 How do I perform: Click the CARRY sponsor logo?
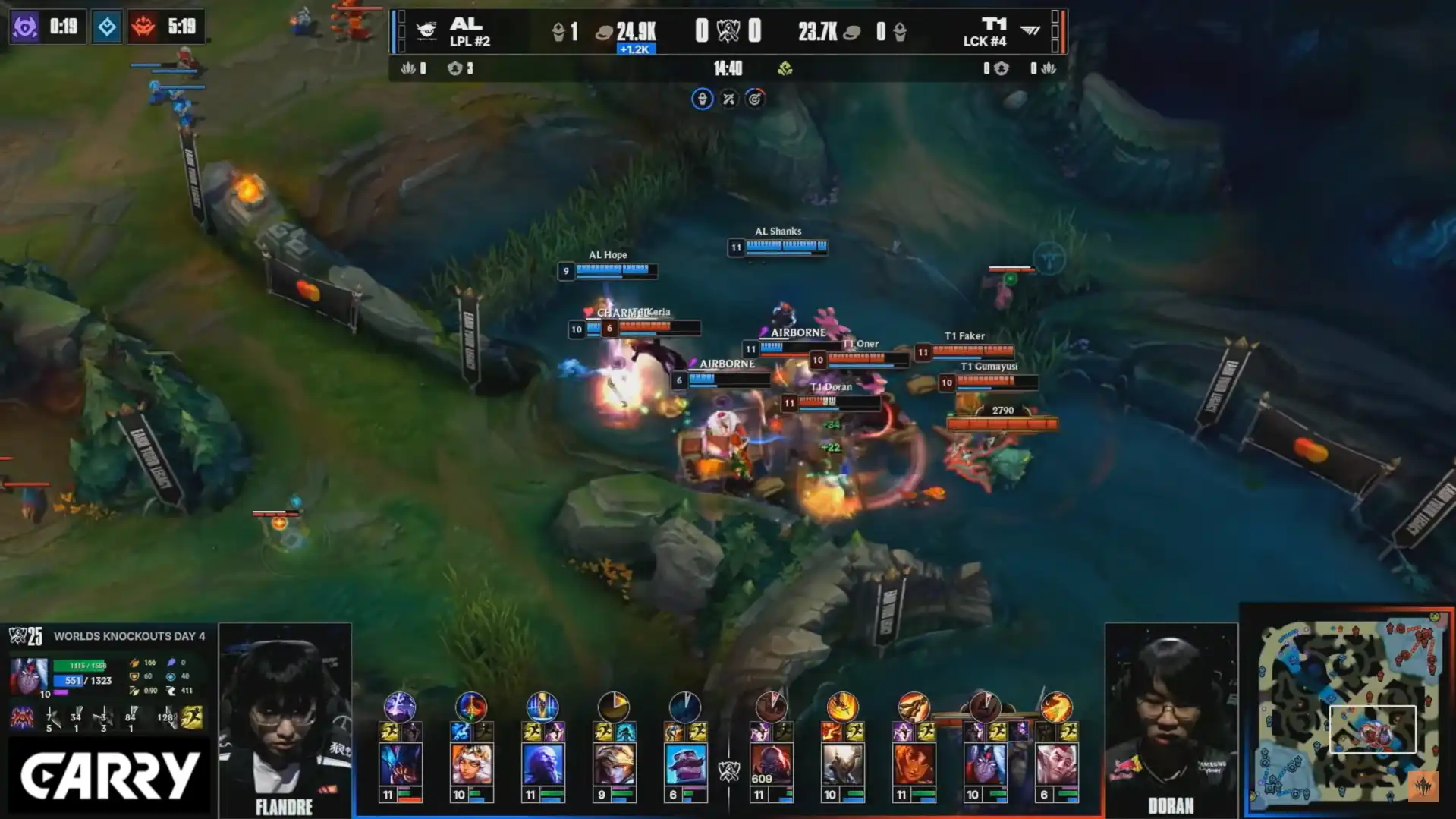point(108,776)
